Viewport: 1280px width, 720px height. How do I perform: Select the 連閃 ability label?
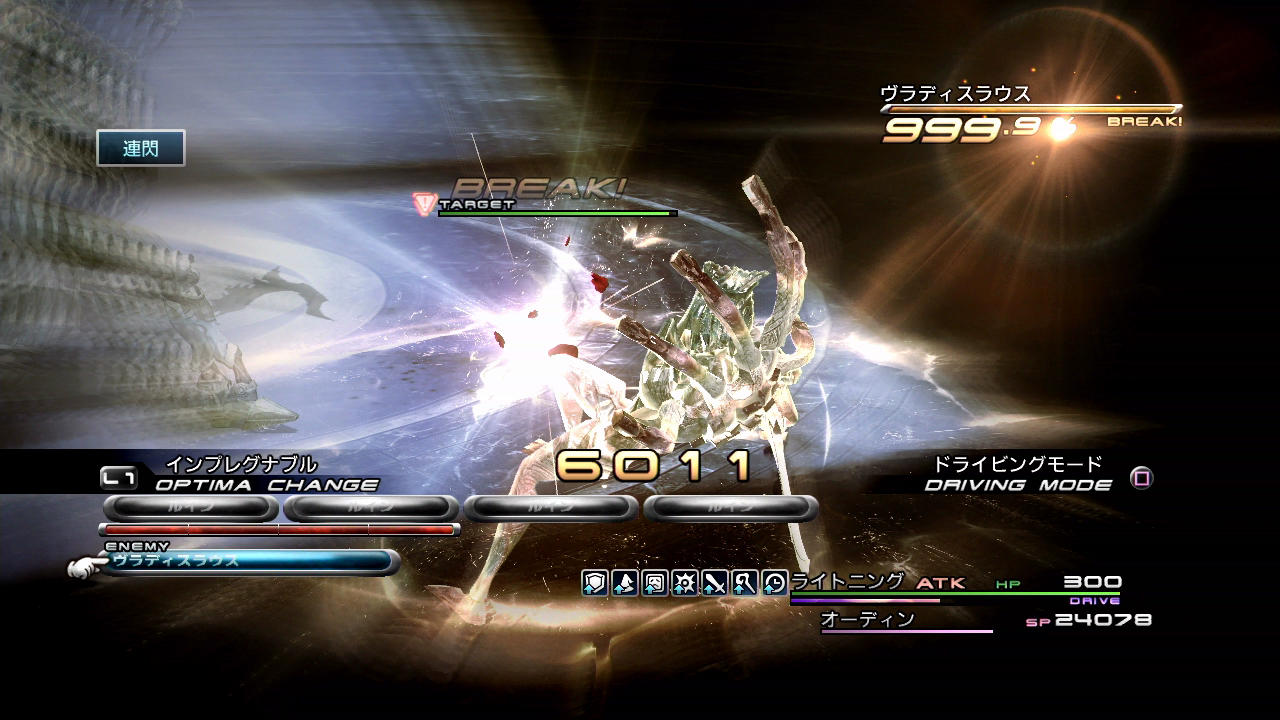pos(141,149)
